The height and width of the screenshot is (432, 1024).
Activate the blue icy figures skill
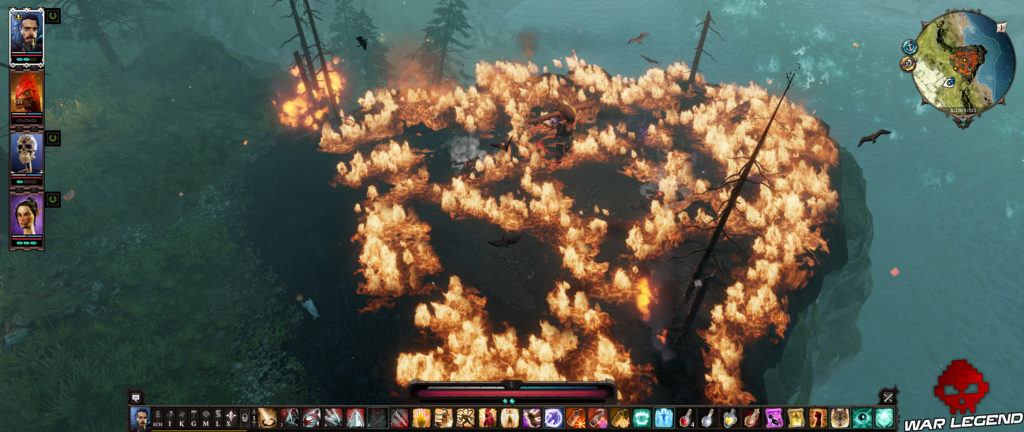pos(663,418)
